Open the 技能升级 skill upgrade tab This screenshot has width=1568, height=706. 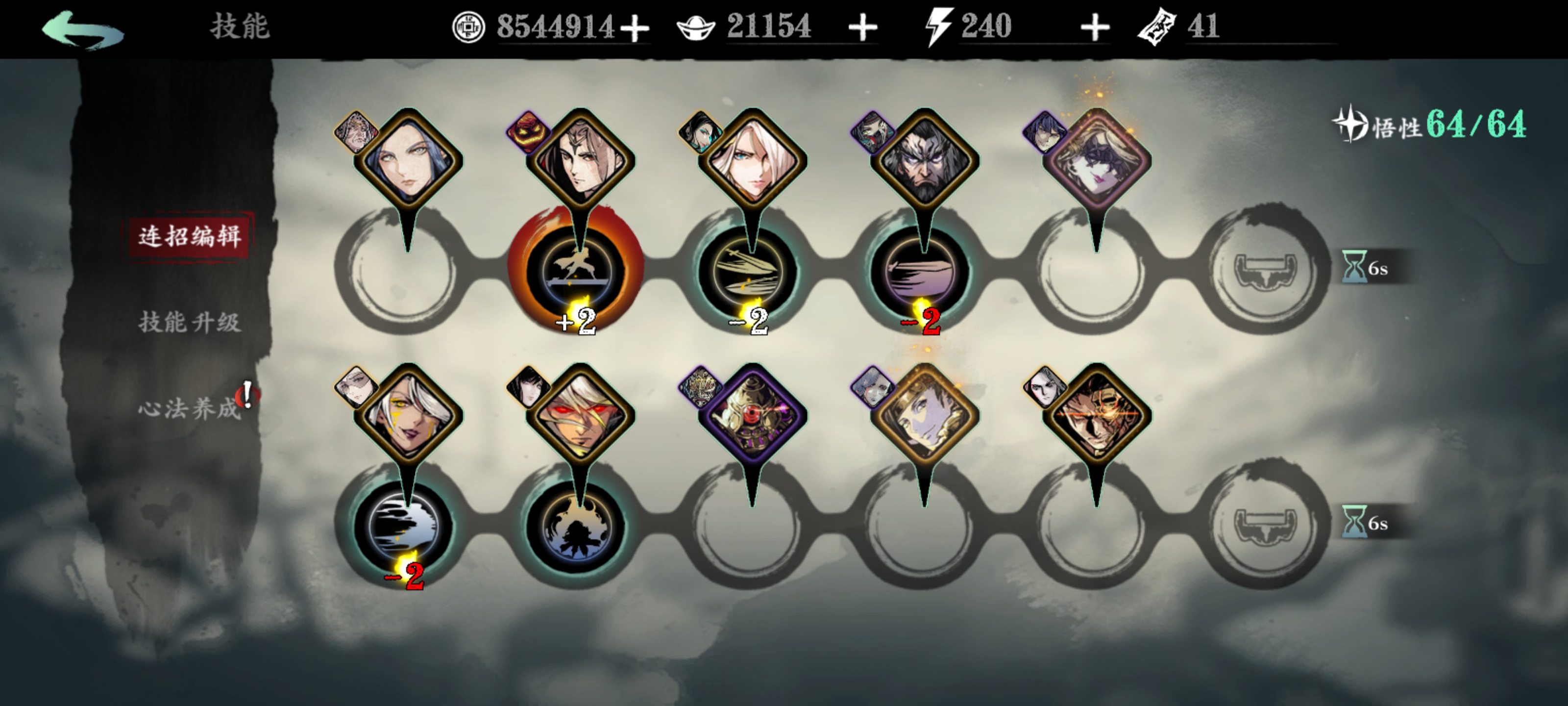189,322
